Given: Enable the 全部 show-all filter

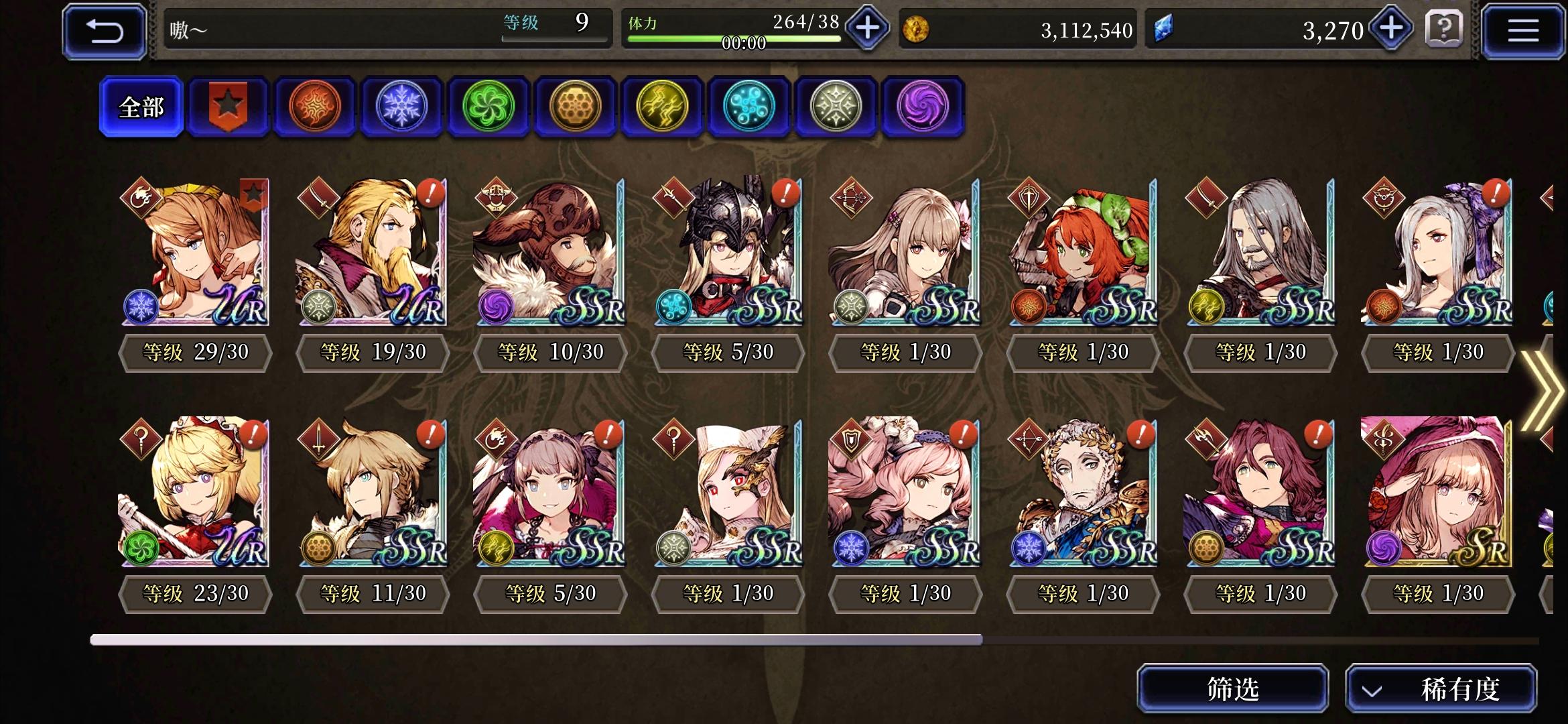Looking at the screenshot, I should coord(141,107).
